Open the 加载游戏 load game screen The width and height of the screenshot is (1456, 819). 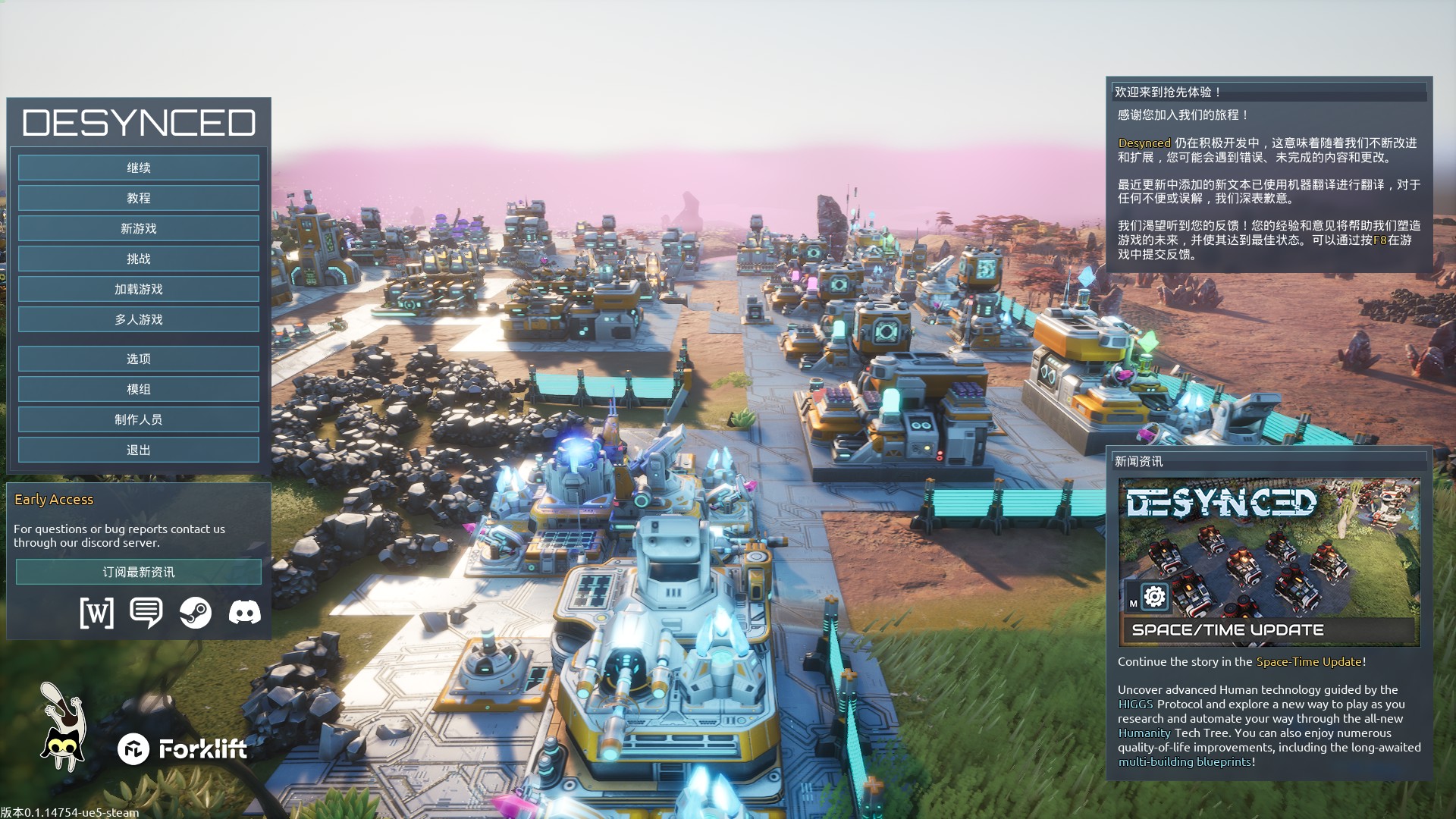139,289
